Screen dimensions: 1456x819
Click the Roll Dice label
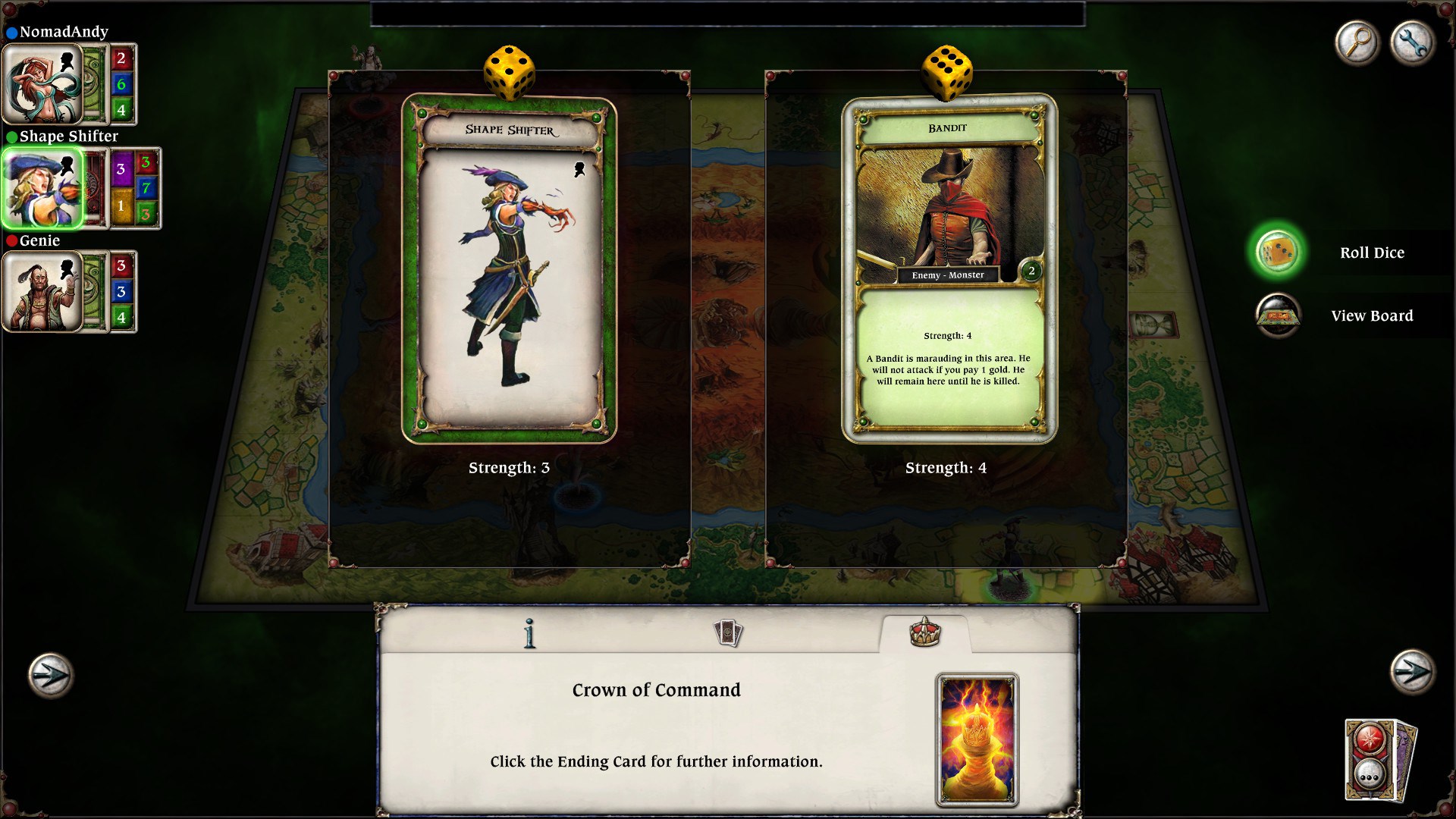coord(1373,253)
